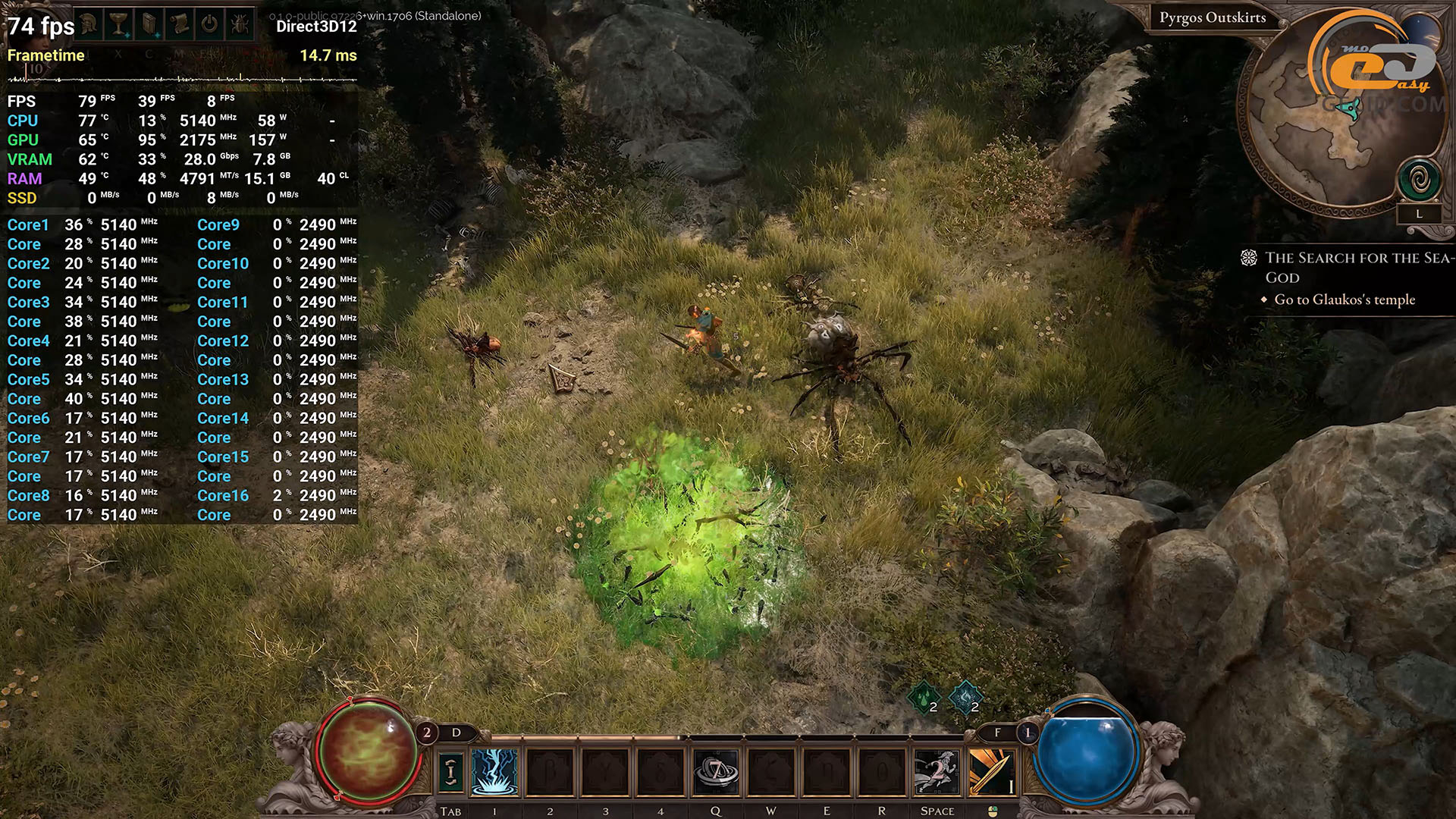Toggle the weapon swap slot
The image size is (1456, 819).
click(x=450, y=772)
